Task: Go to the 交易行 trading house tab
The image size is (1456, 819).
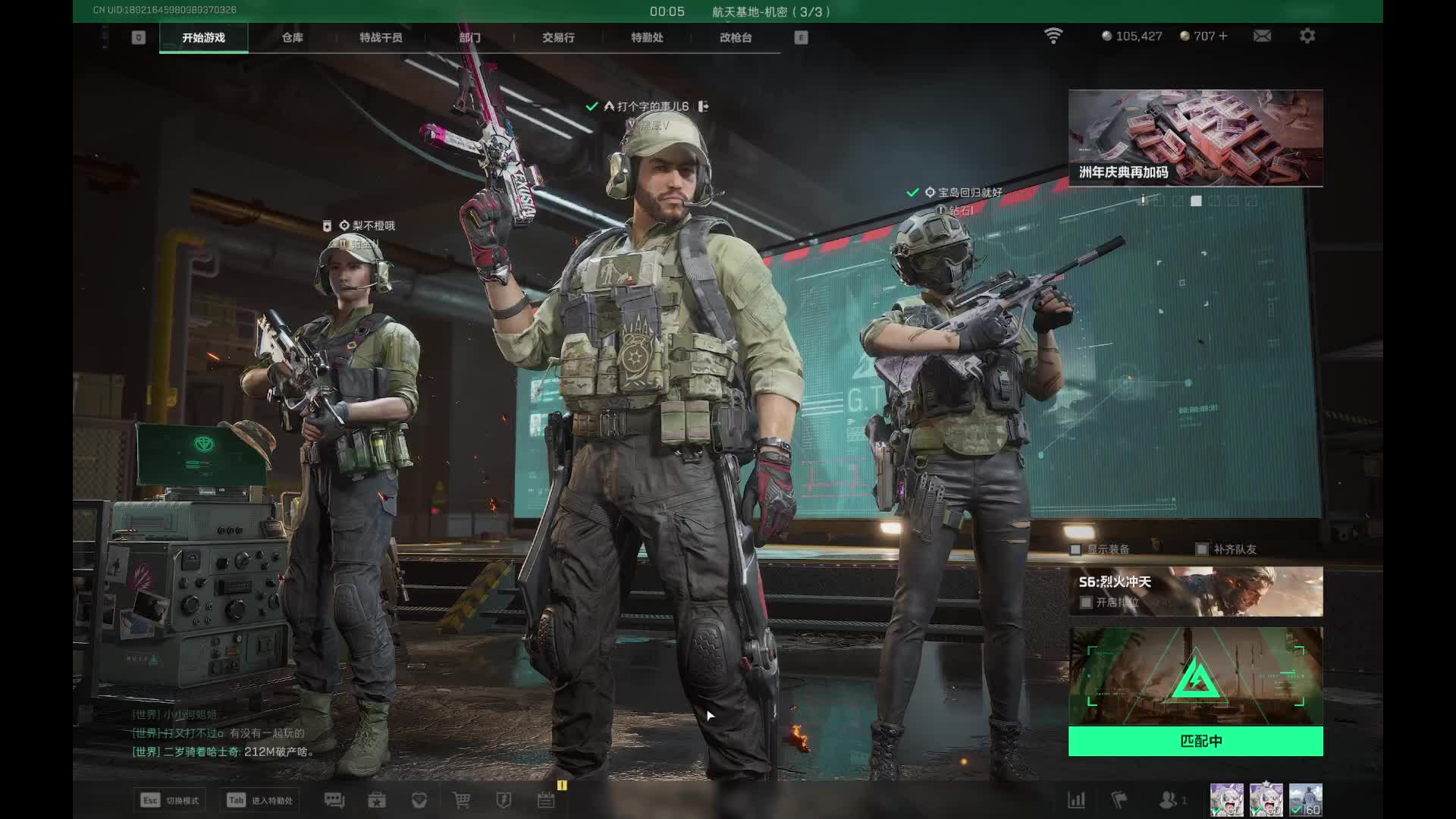Action: click(558, 37)
